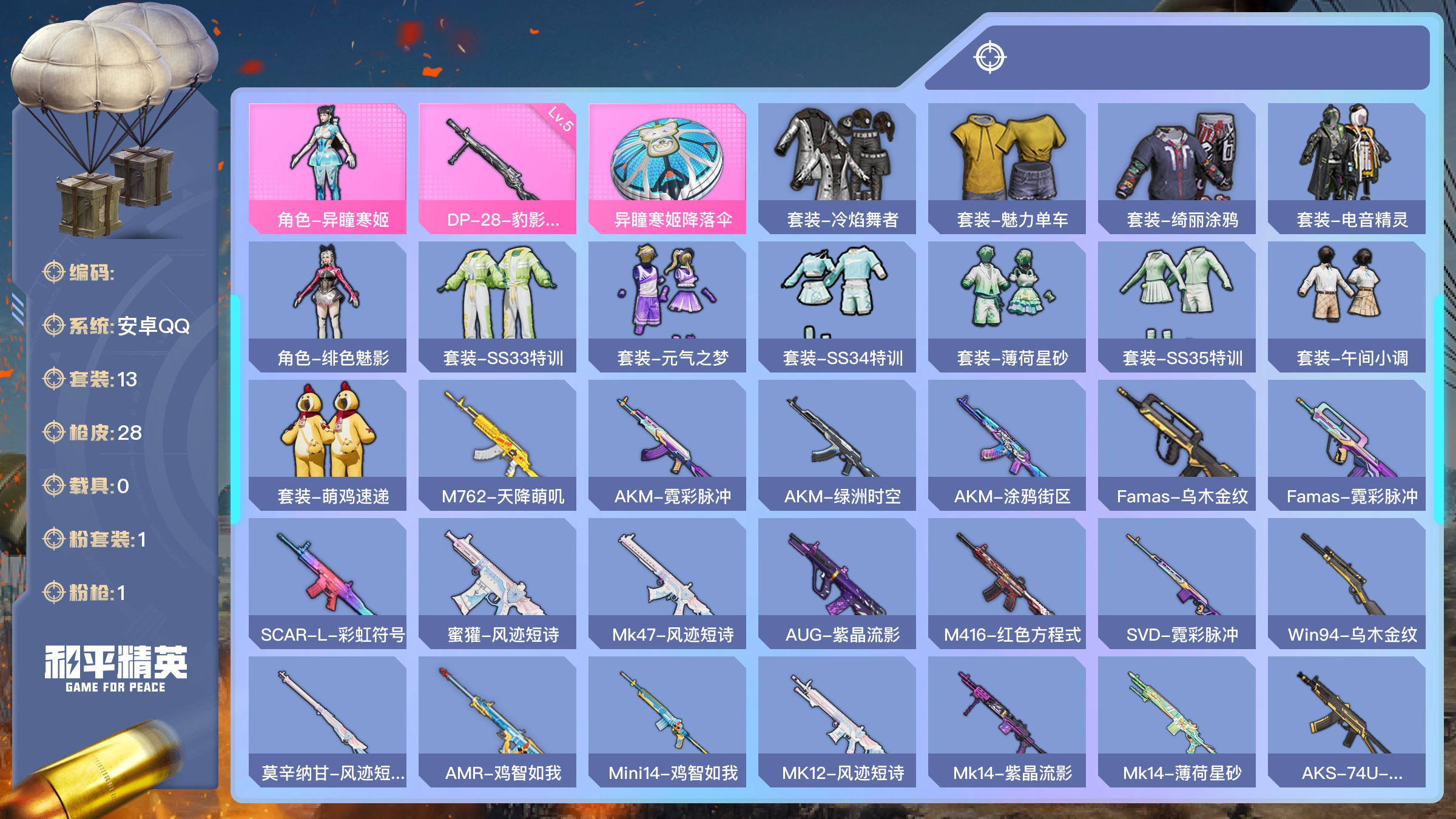Open the 角色-绯色魅影 character tile
1456x819 pixels.
(328, 306)
